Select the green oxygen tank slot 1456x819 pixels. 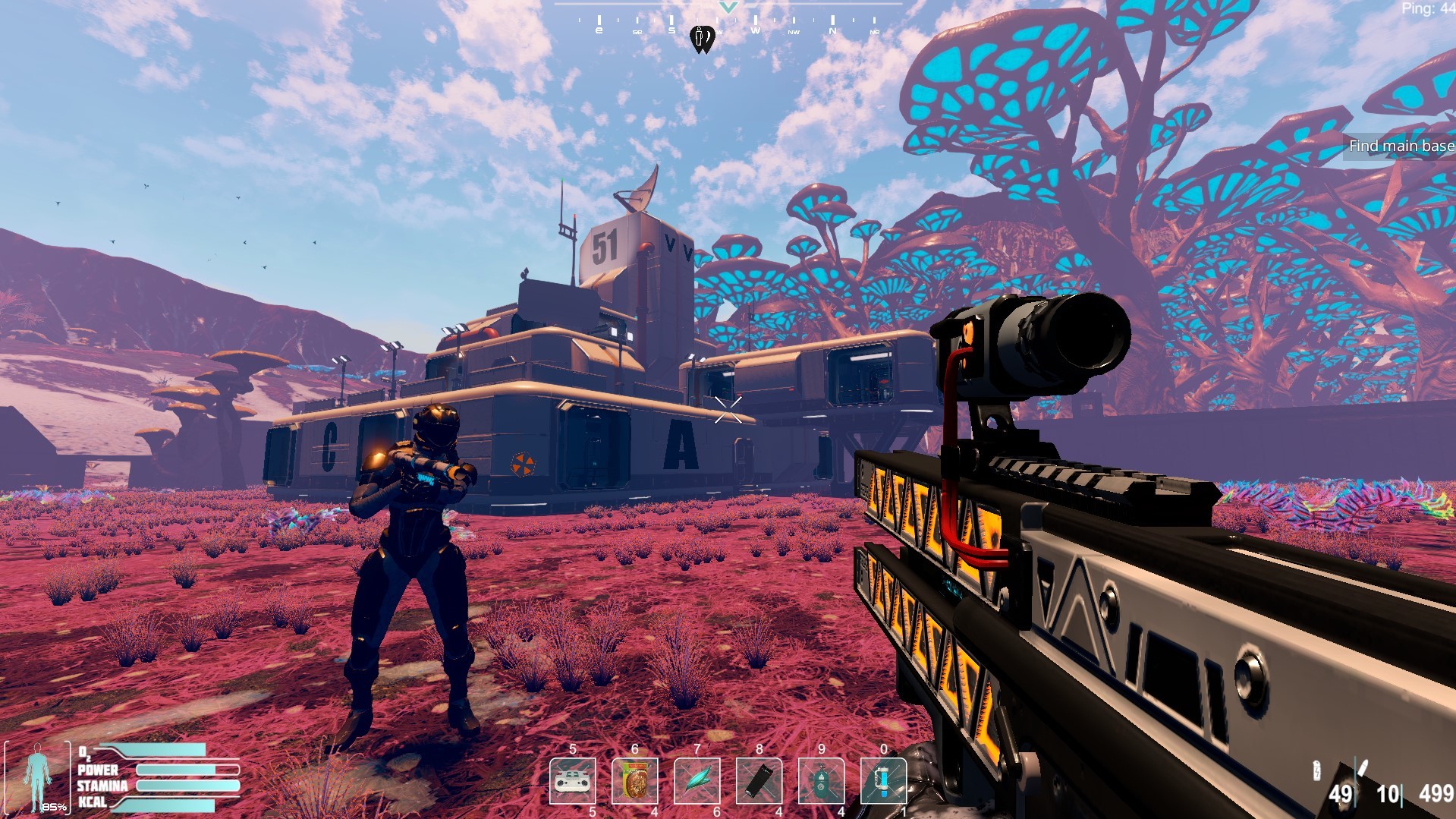point(821,781)
